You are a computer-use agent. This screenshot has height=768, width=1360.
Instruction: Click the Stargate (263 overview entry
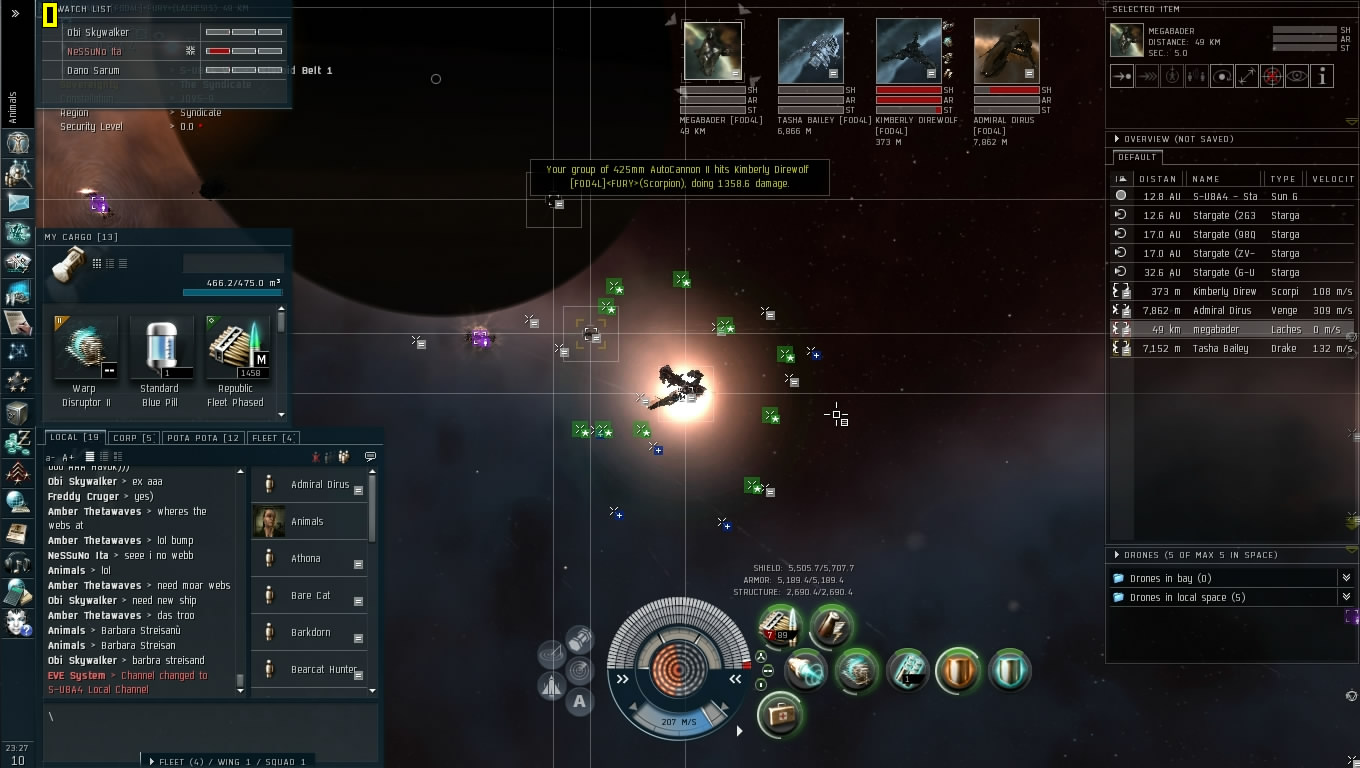click(x=1232, y=215)
